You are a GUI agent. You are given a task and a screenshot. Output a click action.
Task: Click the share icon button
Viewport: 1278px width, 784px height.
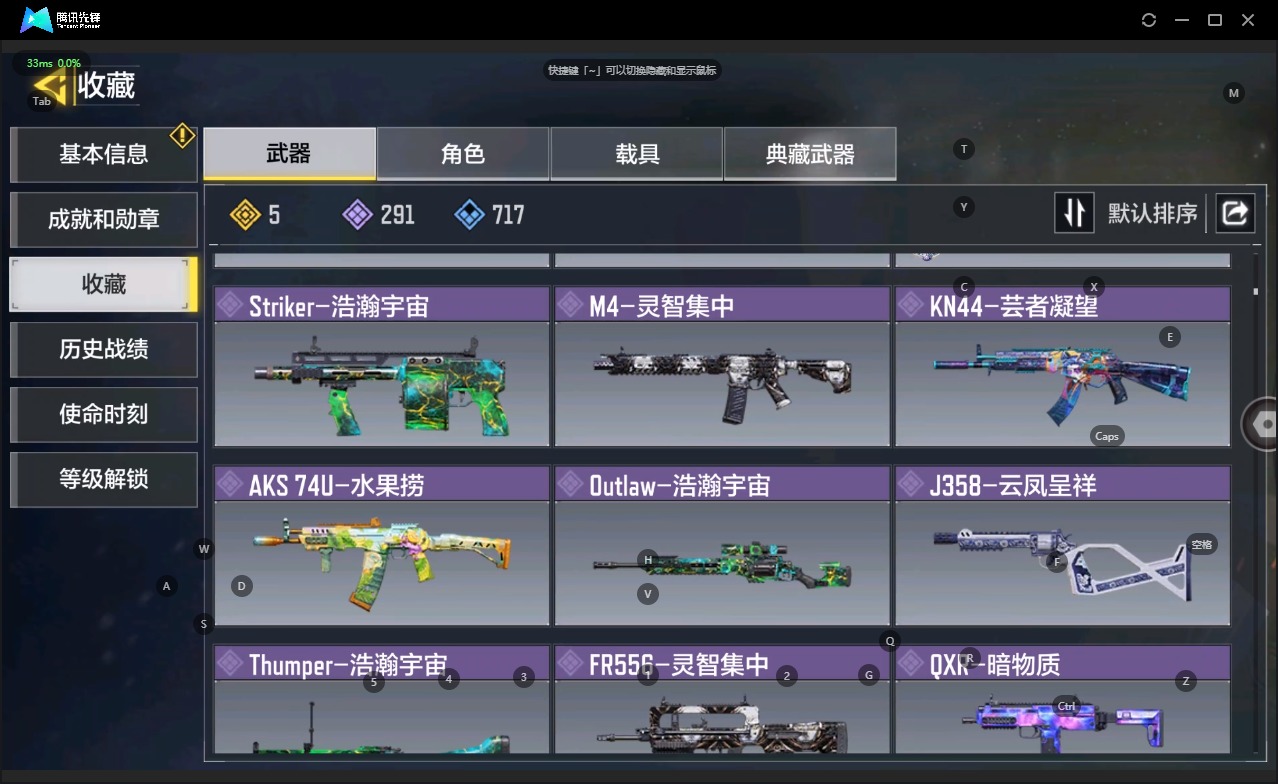tap(1235, 213)
